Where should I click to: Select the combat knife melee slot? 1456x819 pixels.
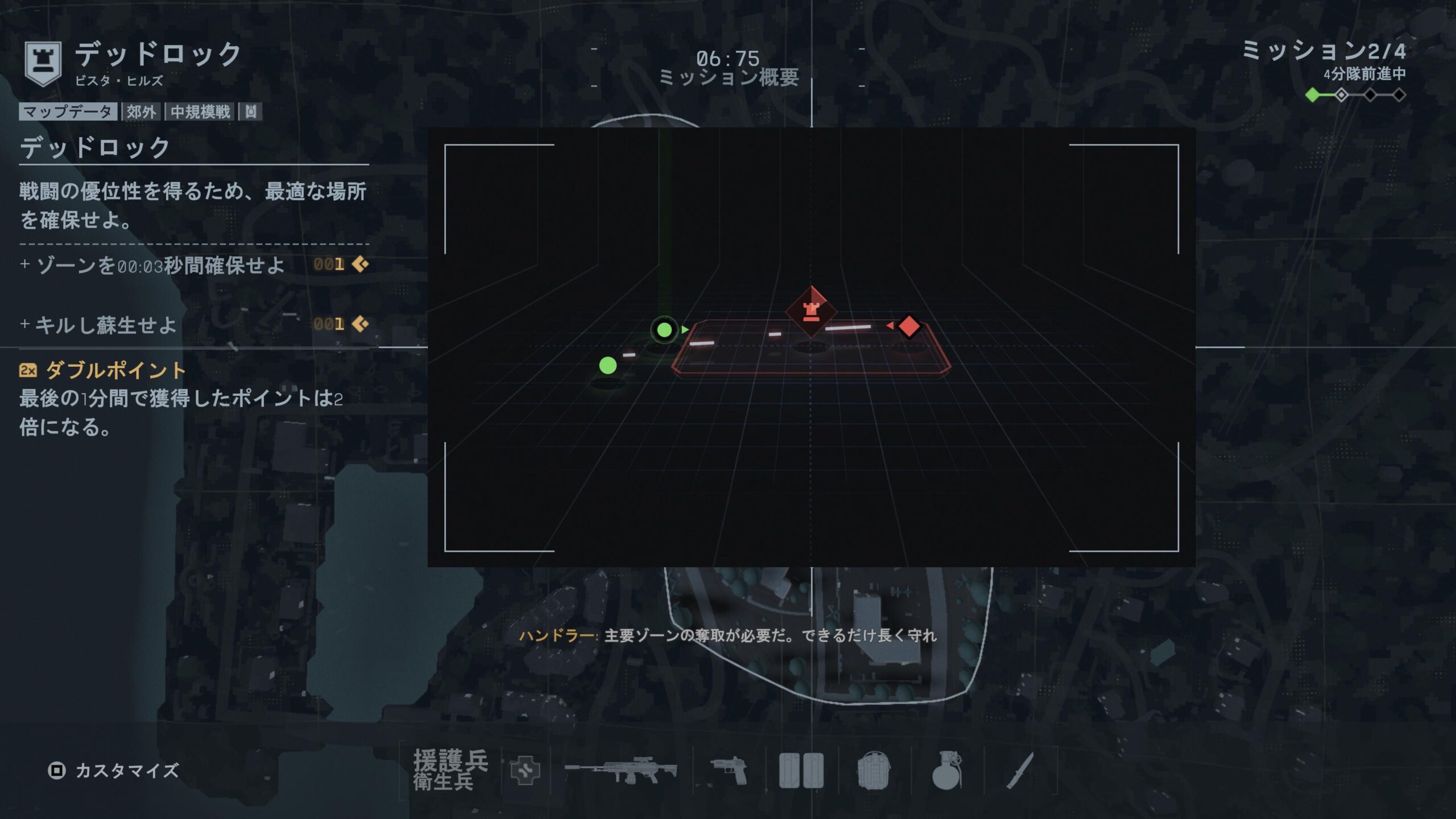click(x=1019, y=771)
